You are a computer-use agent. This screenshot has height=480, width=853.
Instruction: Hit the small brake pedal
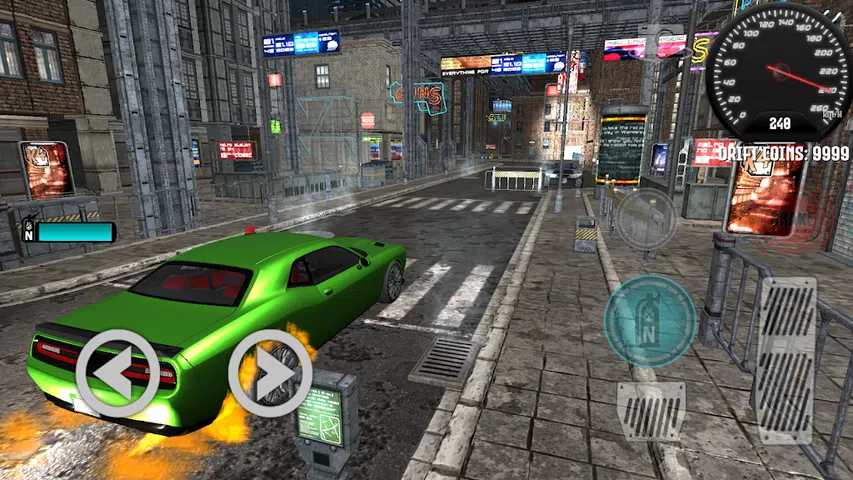click(651, 412)
